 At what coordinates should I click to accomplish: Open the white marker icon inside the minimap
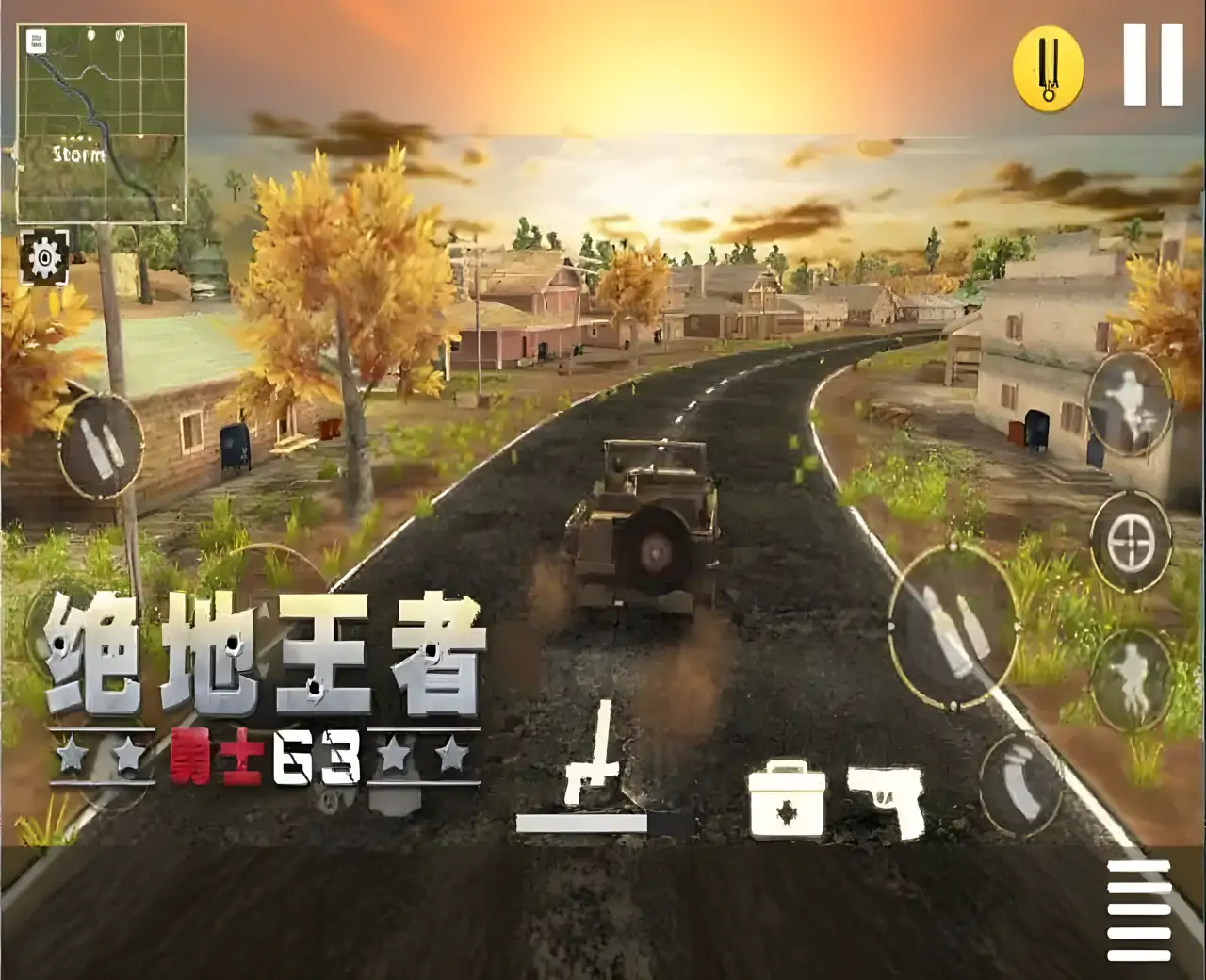pyautogui.click(x=38, y=42)
